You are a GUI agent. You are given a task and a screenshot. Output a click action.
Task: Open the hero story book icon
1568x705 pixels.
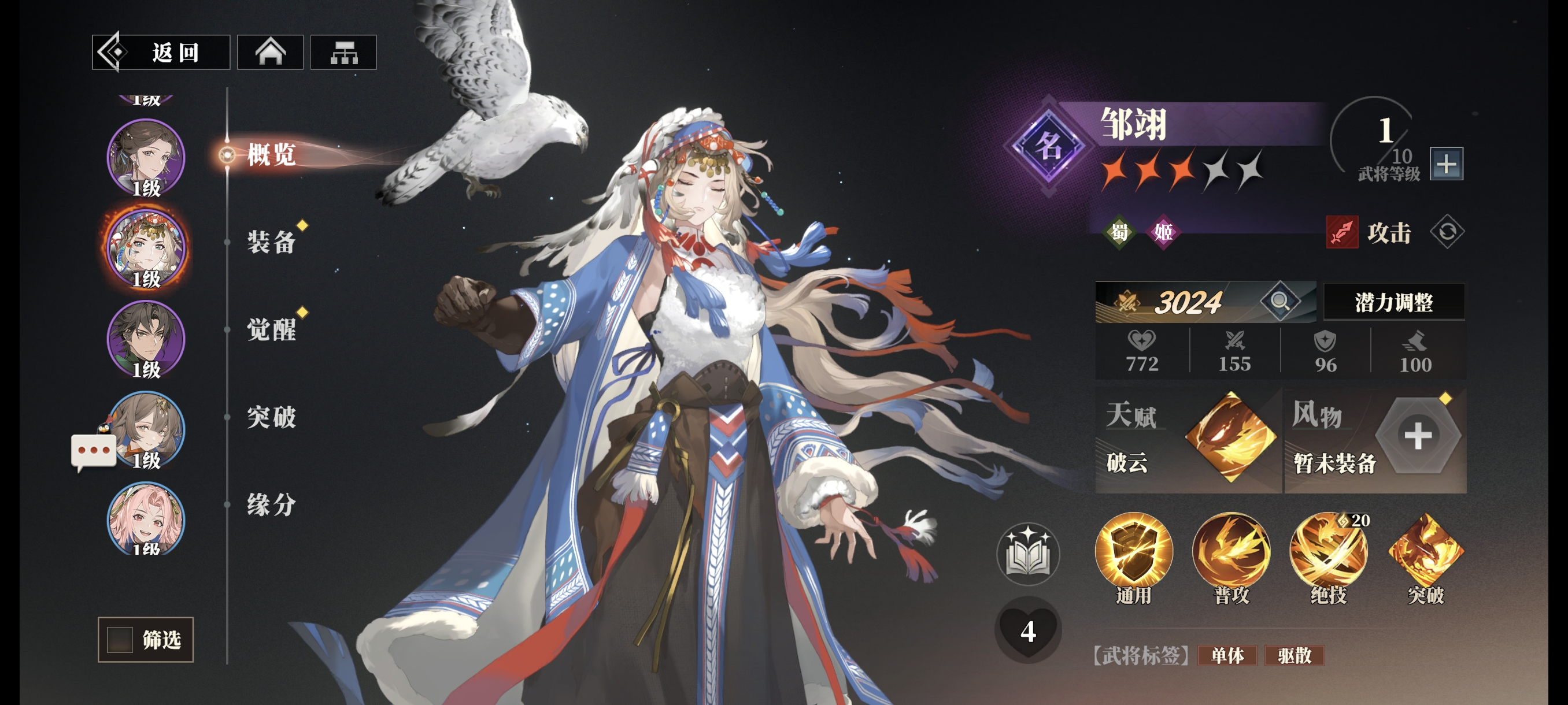[1028, 554]
